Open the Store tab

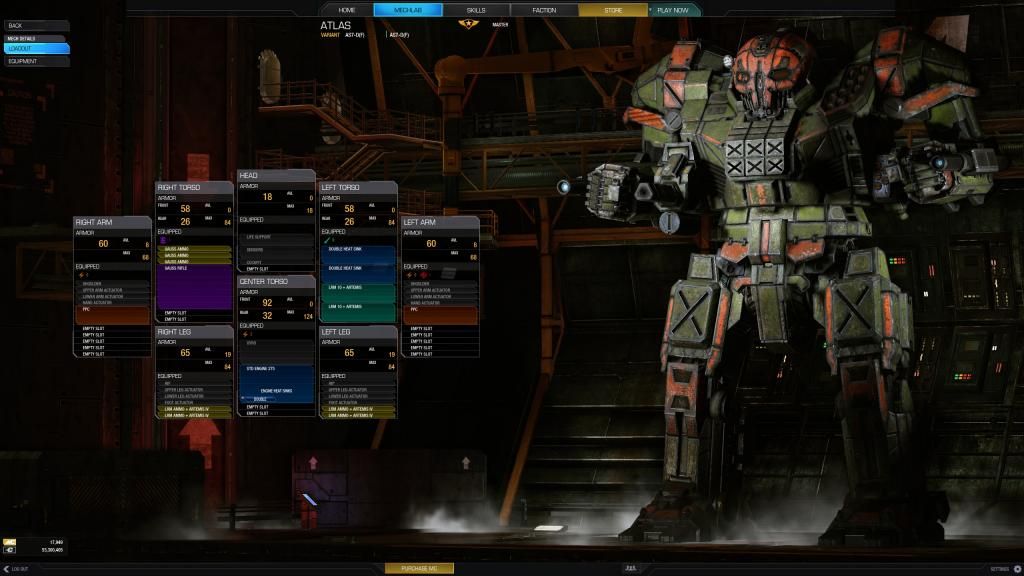pos(613,10)
